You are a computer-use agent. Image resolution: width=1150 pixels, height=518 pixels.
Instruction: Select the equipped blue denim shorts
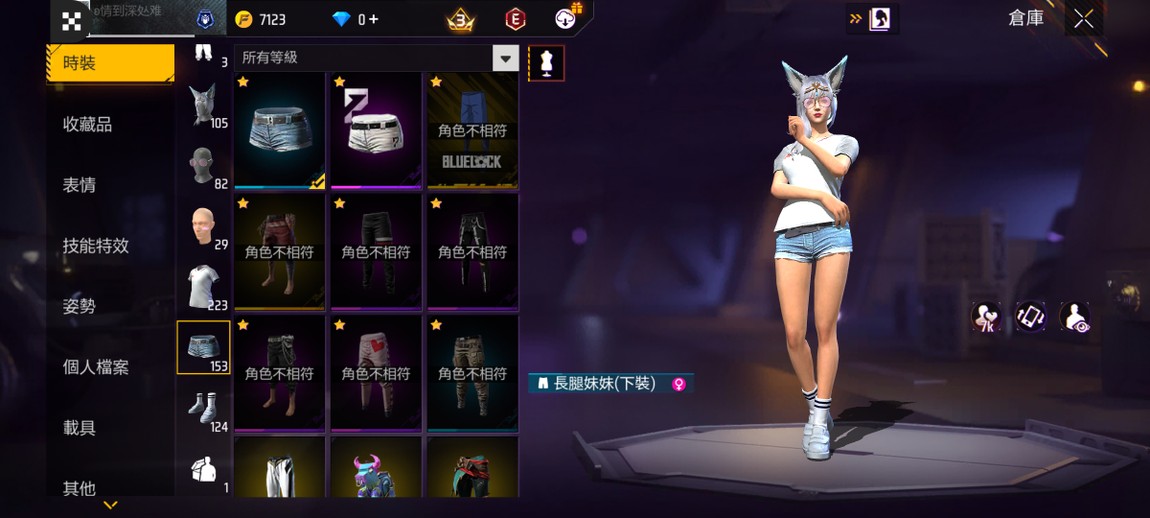[279, 129]
